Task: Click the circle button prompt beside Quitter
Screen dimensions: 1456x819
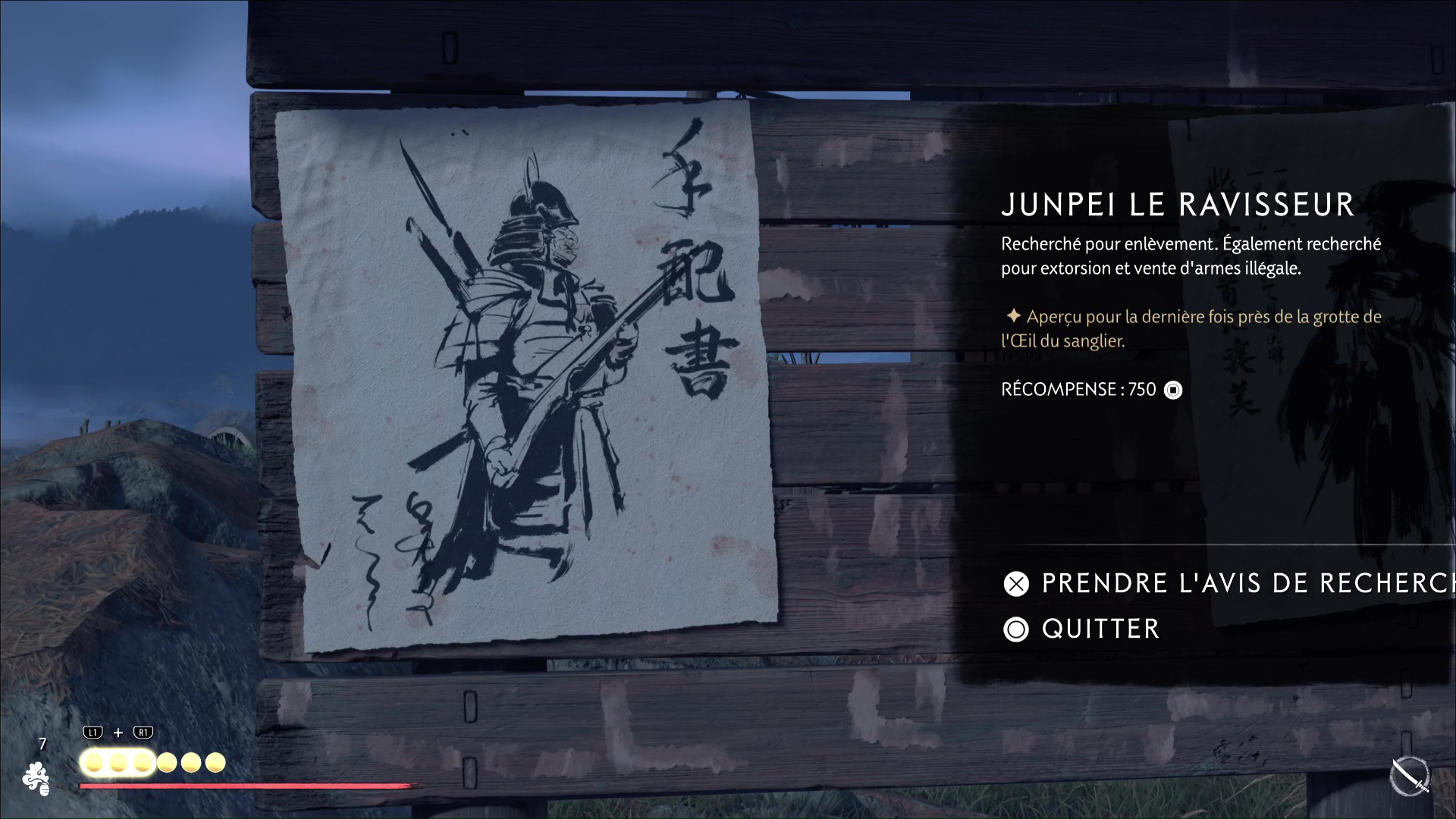Action: click(x=1016, y=629)
